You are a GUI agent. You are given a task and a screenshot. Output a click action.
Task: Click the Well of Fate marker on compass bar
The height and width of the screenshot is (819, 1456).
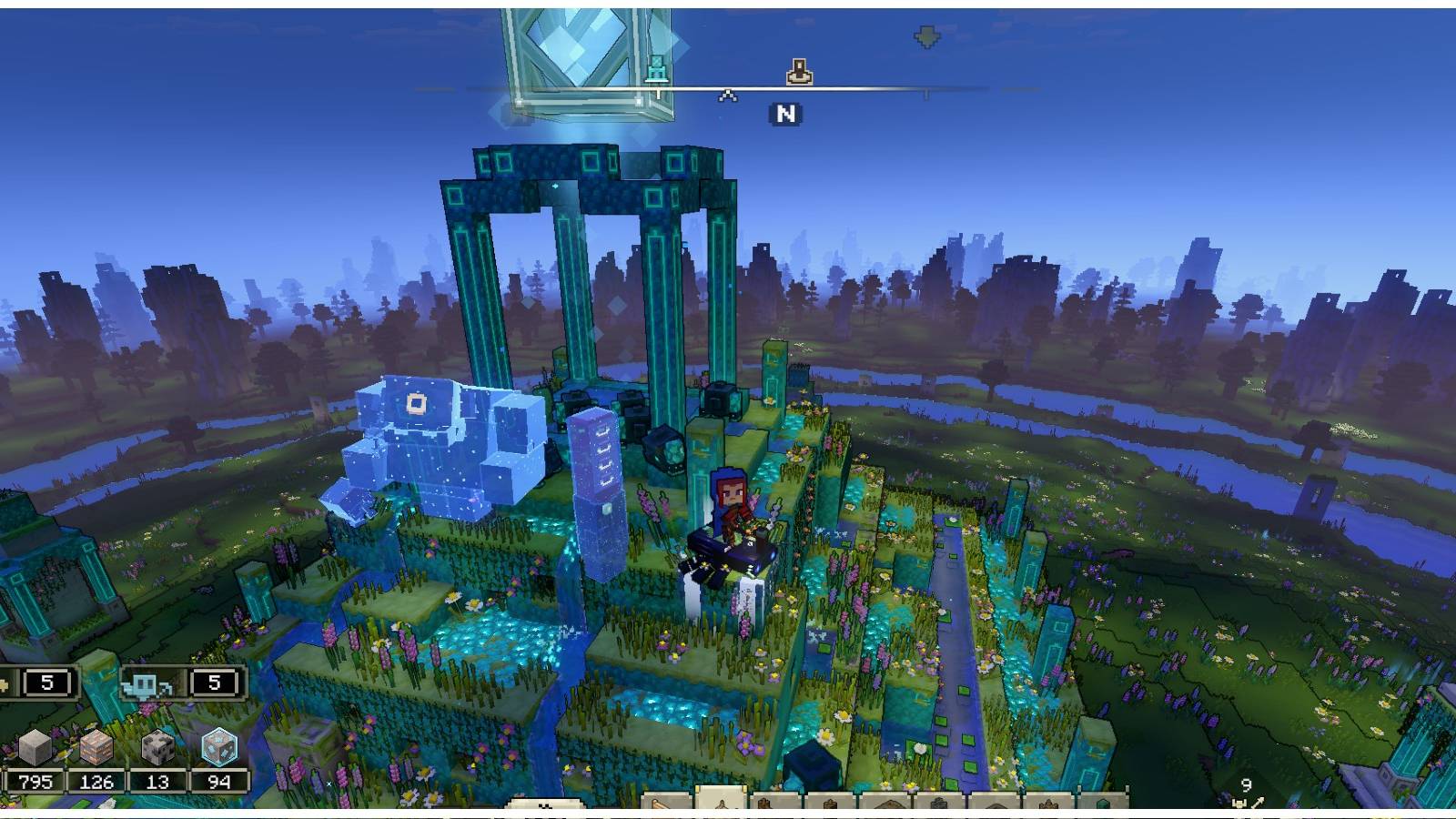pos(658,69)
